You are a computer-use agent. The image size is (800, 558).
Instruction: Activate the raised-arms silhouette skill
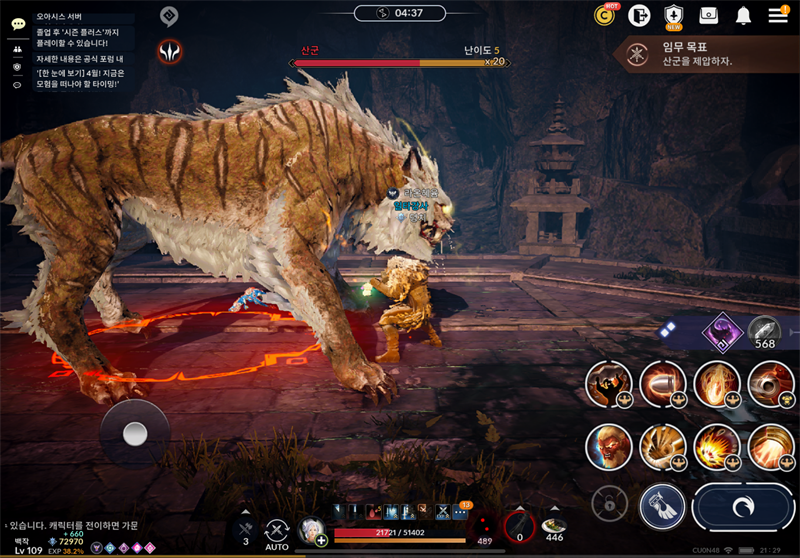click(608, 384)
